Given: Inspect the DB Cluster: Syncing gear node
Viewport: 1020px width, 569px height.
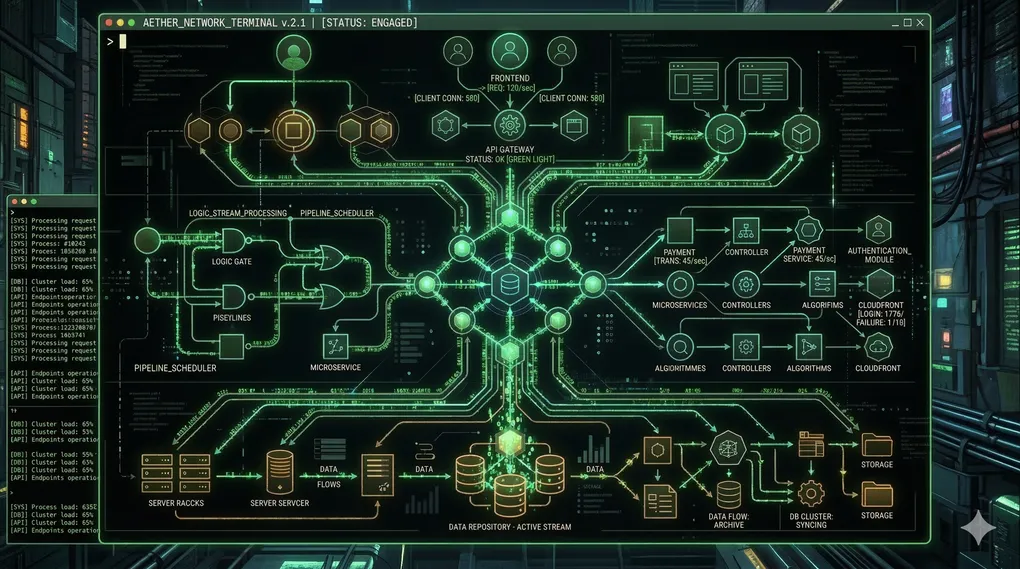Looking at the screenshot, I should tap(811, 493).
